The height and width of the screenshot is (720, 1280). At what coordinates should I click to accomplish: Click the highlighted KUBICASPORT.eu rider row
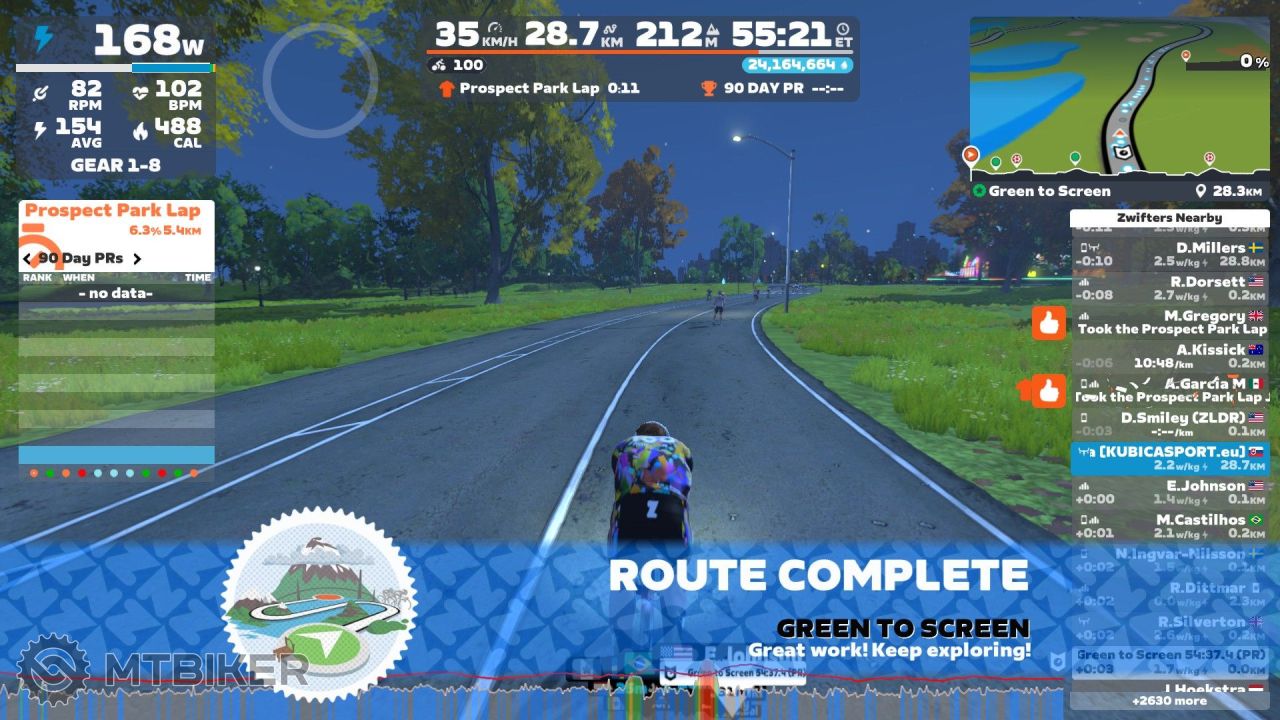(x=1170, y=458)
